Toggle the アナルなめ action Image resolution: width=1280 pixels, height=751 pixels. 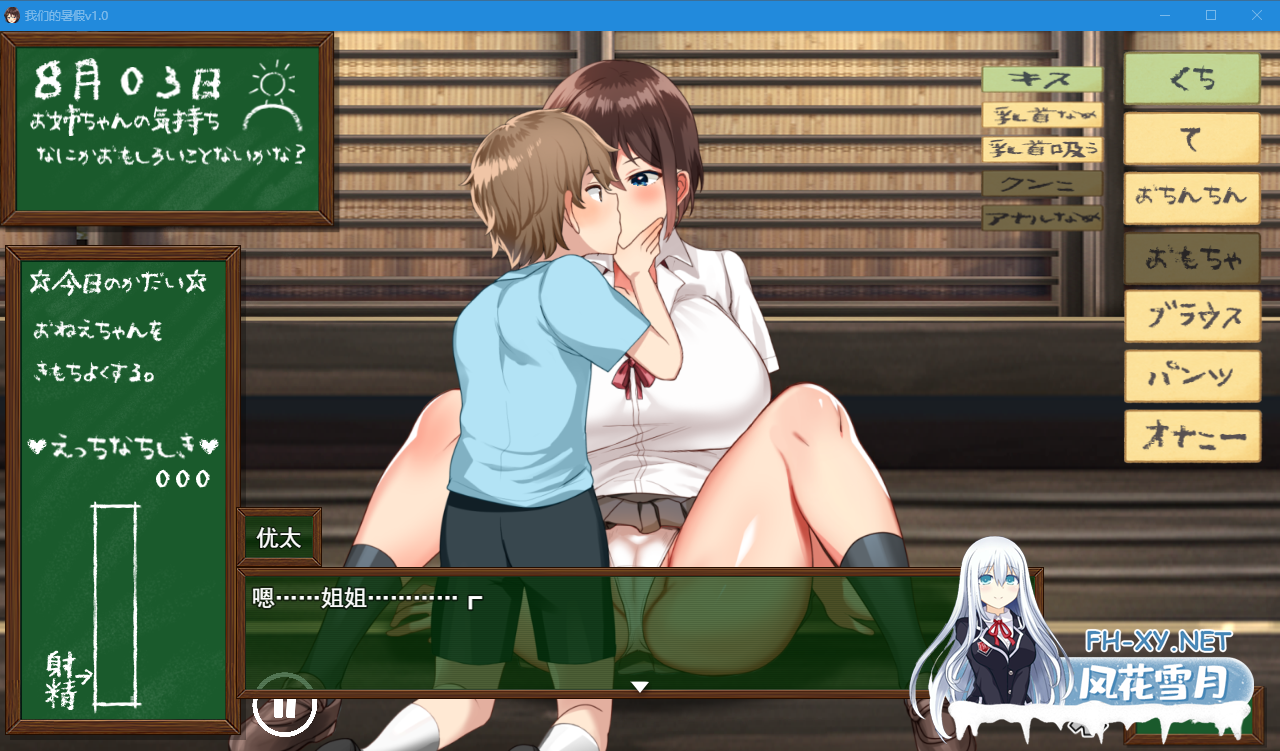click(x=1041, y=219)
